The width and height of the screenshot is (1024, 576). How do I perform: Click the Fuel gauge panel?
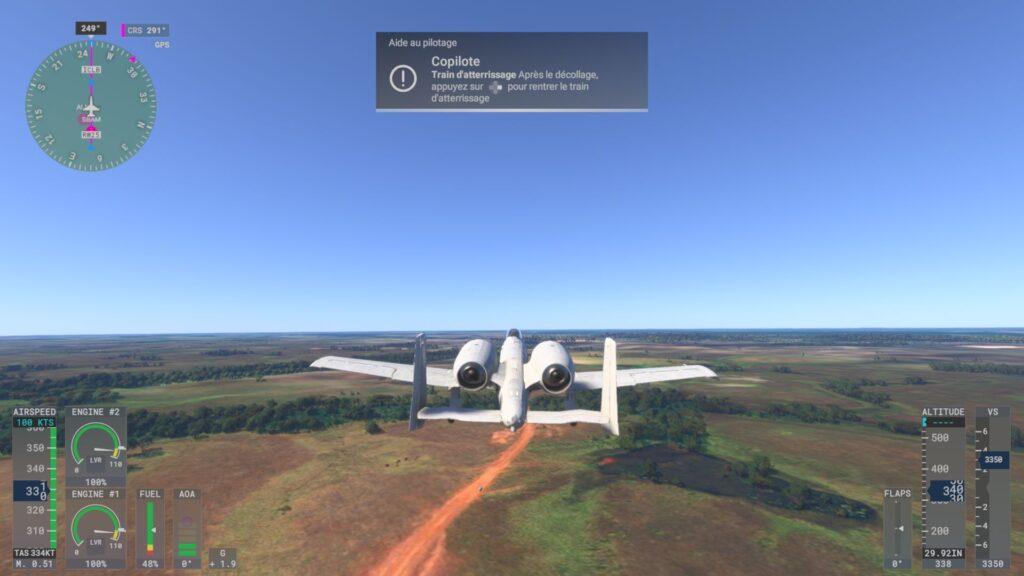click(x=150, y=529)
